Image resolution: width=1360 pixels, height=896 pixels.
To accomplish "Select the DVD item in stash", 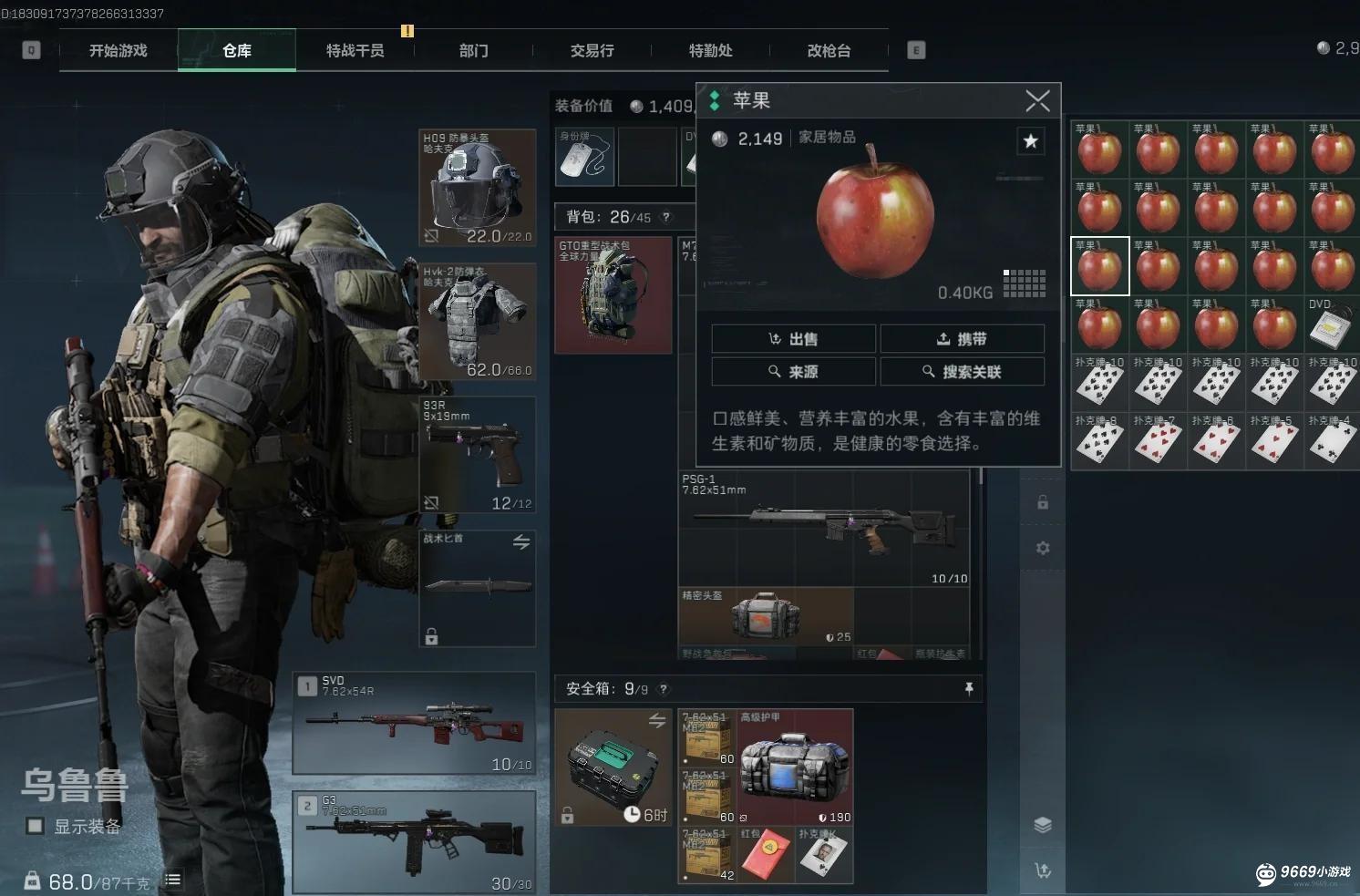I will click(1332, 324).
